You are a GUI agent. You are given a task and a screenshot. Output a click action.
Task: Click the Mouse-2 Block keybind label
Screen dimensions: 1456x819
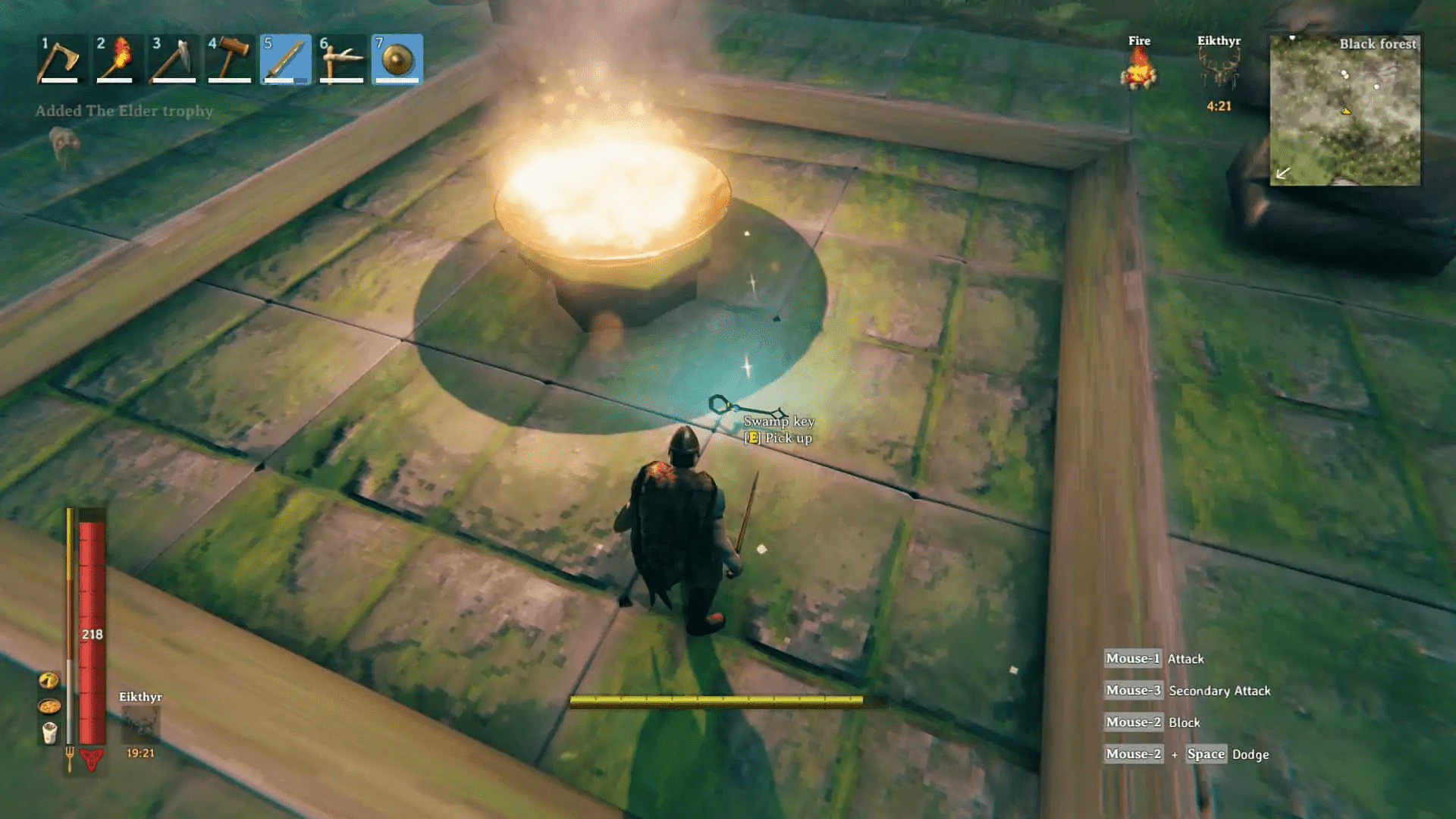point(1153,722)
